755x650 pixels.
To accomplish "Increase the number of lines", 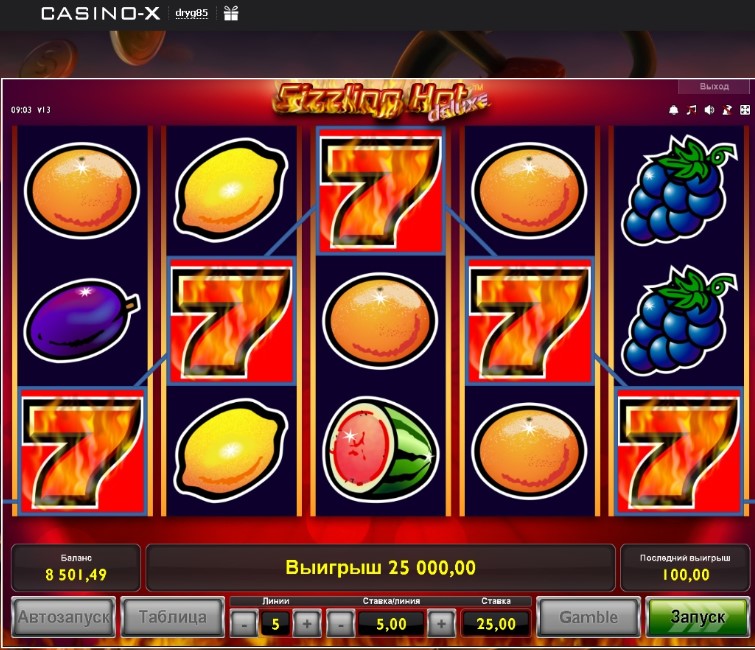I will point(307,624).
